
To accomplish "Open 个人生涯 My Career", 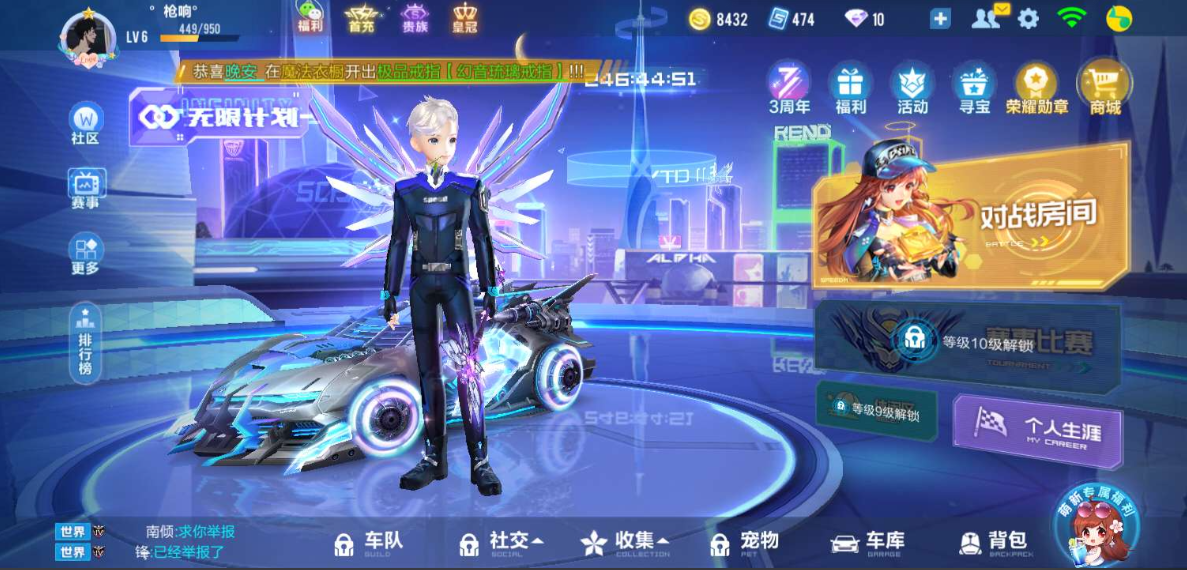I will 1037,431.
